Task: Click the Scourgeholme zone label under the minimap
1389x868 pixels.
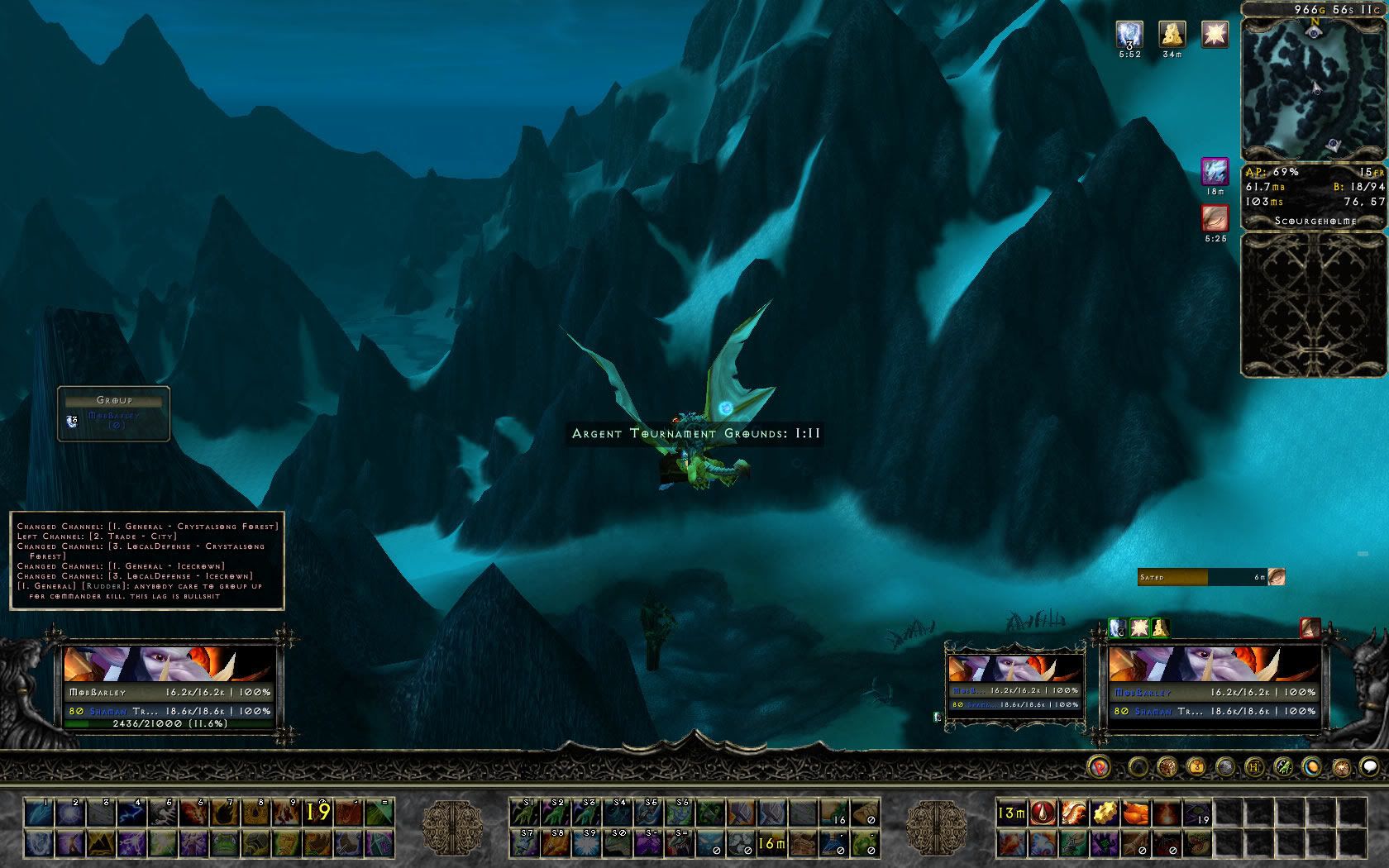Action: [x=1315, y=222]
